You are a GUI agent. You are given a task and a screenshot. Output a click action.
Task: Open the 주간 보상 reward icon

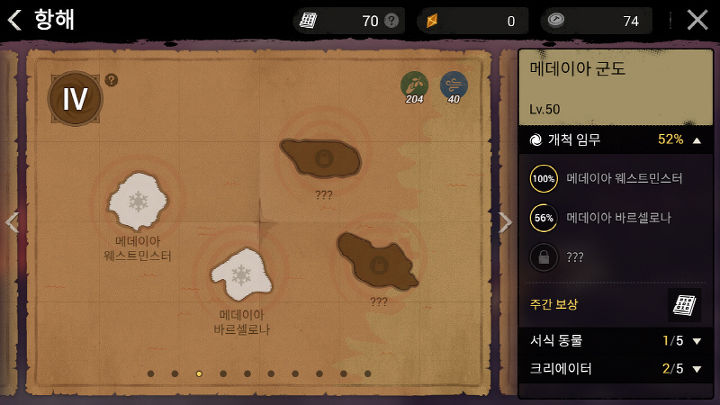[x=683, y=304]
